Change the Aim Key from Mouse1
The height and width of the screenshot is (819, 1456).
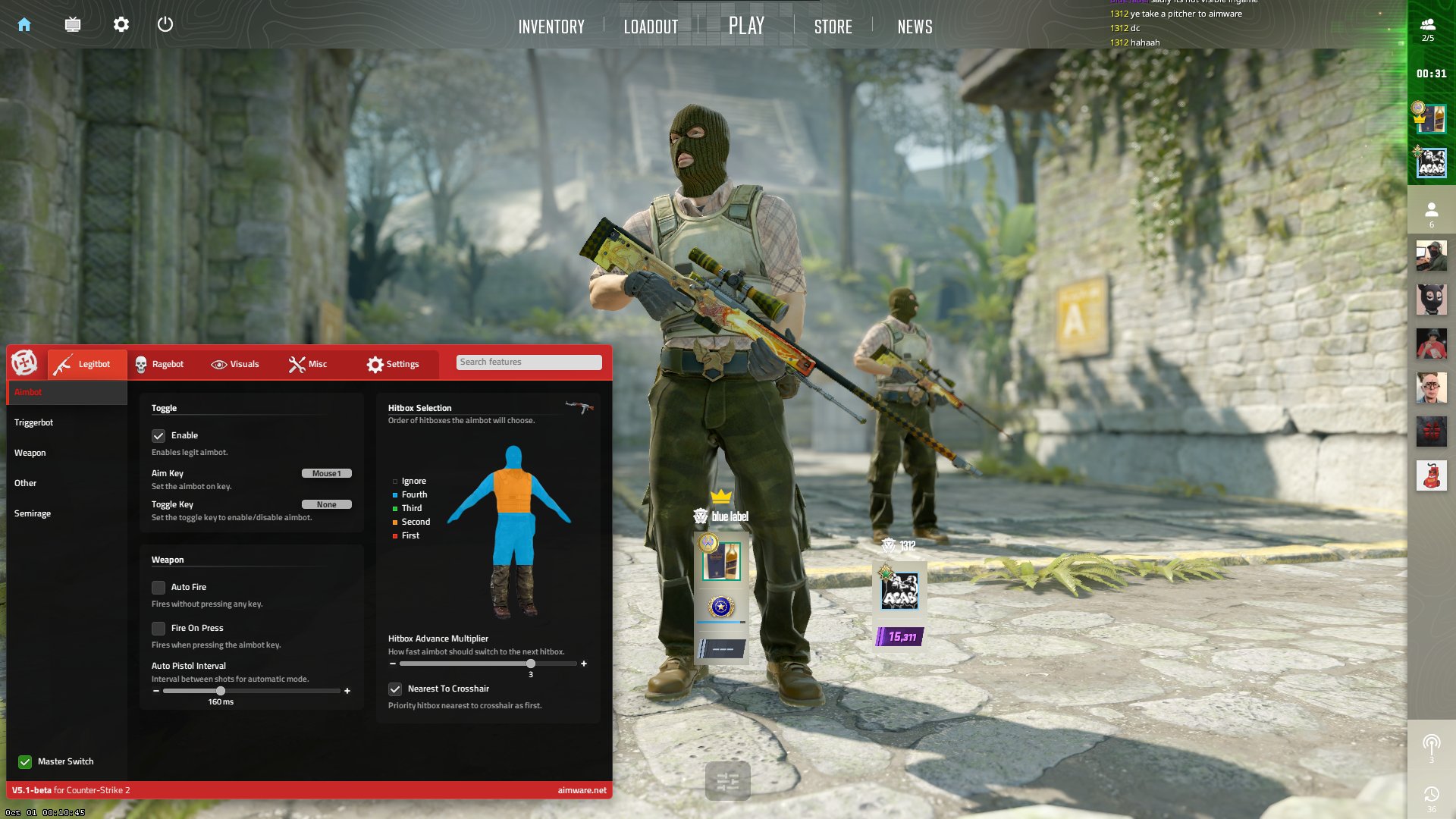coord(327,472)
